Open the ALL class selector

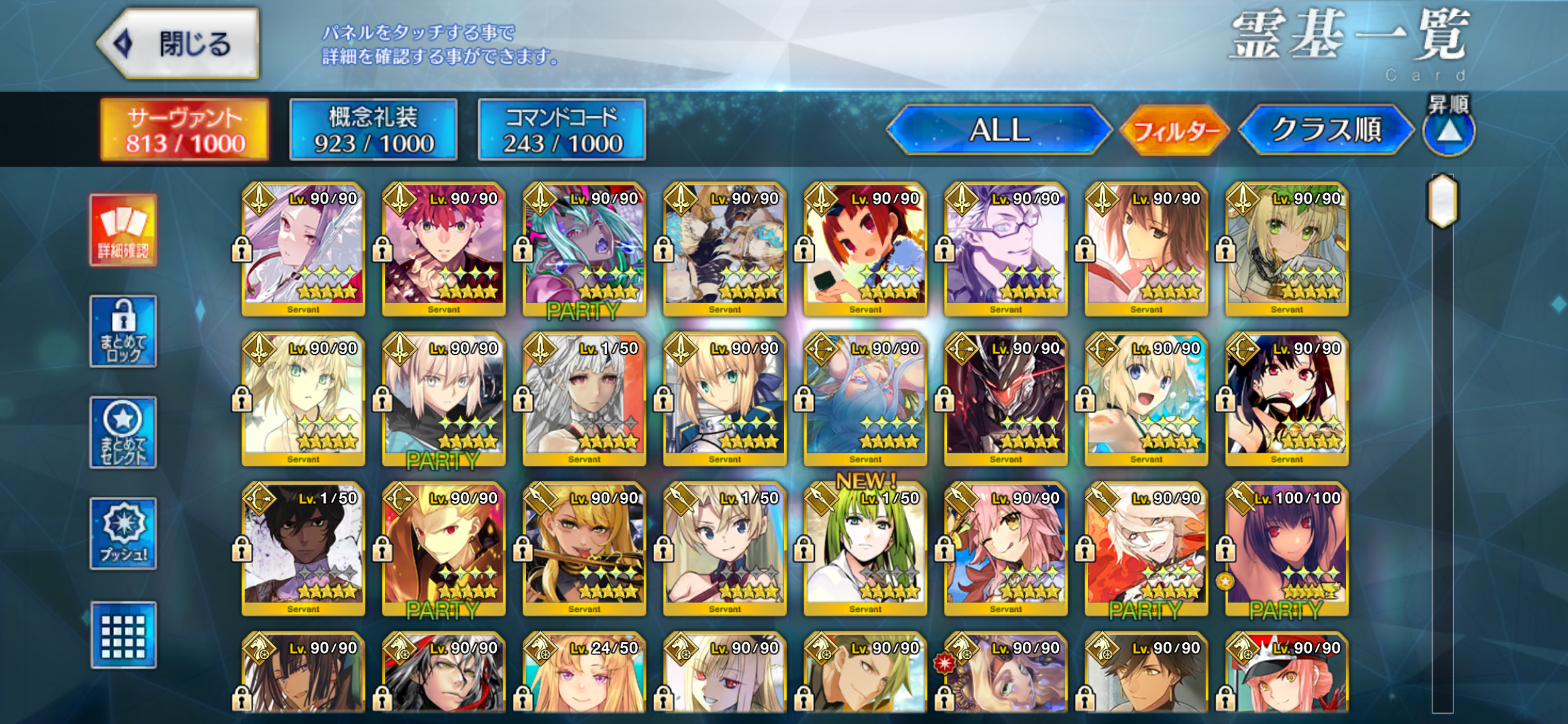point(999,130)
